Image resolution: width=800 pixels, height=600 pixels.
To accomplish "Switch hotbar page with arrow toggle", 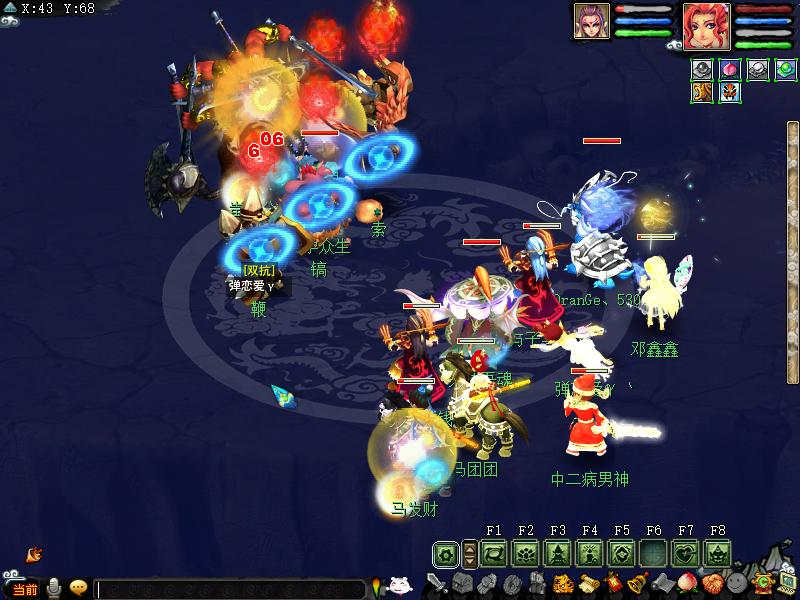I will pyautogui.click(x=469, y=553).
